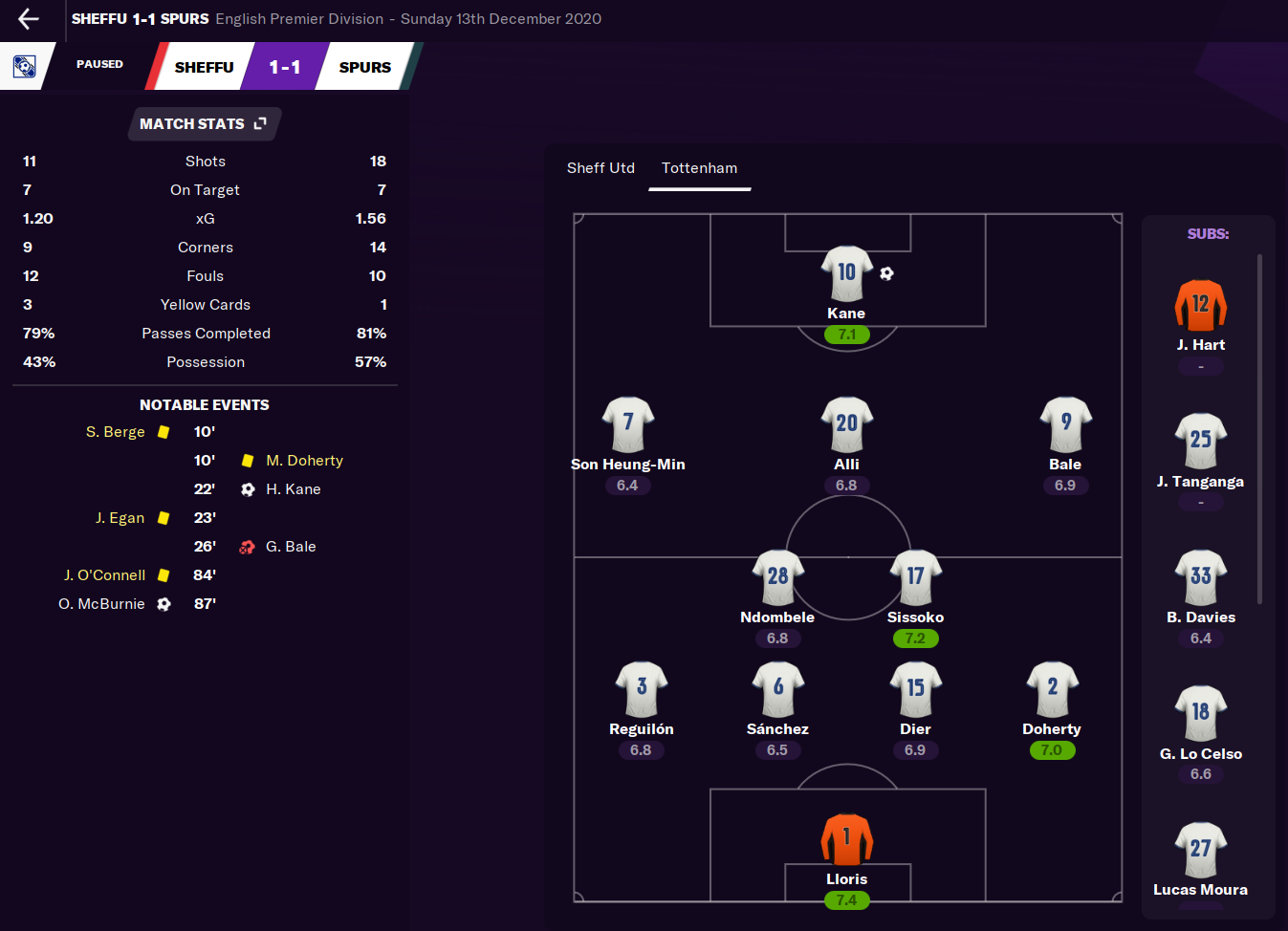The height and width of the screenshot is (931, 1288).
Task: Click Ndombele's number 28 shirt
Action: 777,577
